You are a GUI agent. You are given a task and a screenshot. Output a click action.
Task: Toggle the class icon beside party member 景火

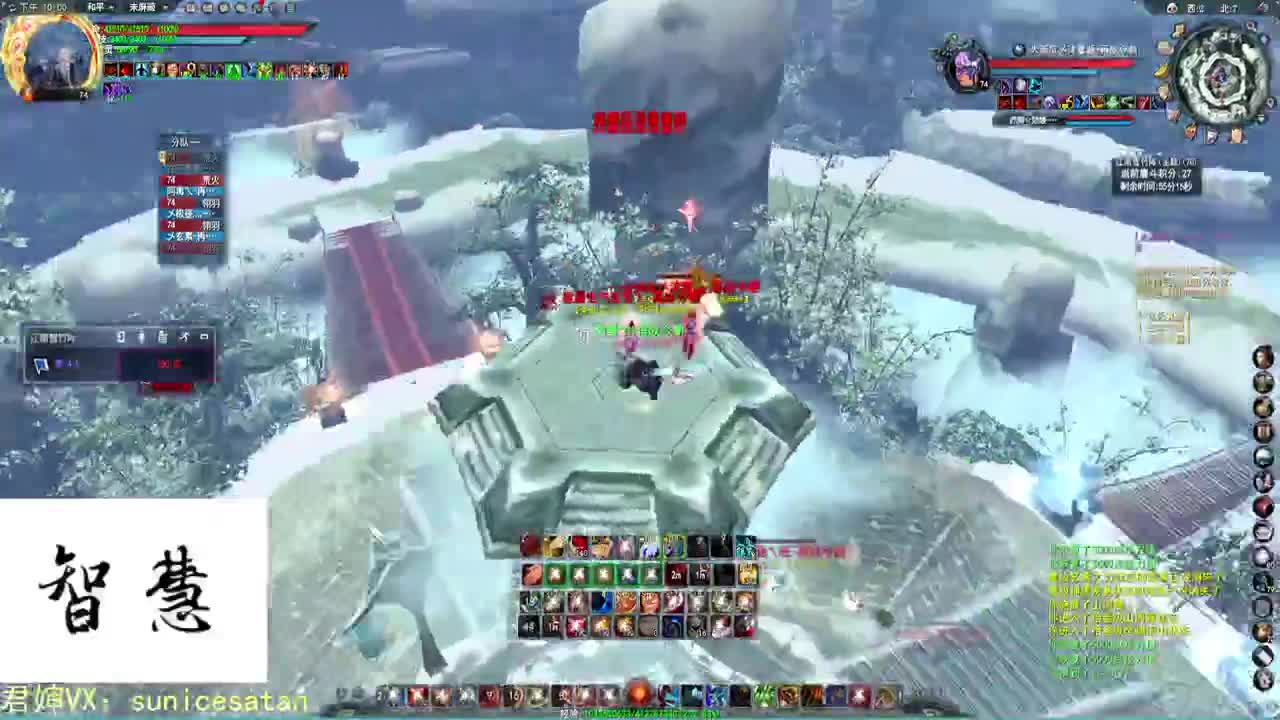pyautogui.click(x=170, y=180)
